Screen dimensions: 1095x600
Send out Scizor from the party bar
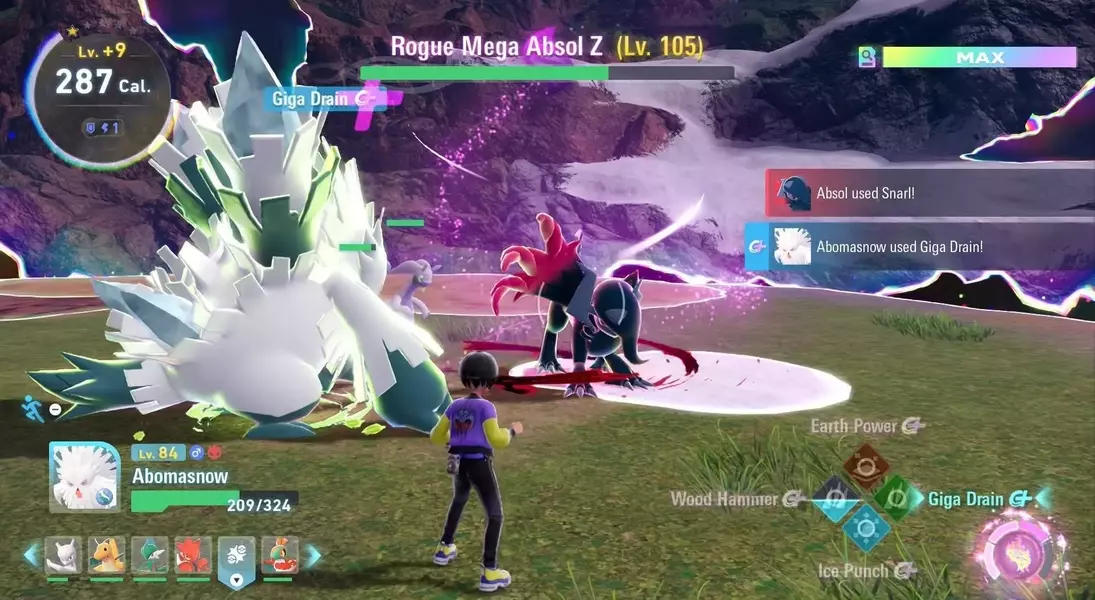[193, 556]
